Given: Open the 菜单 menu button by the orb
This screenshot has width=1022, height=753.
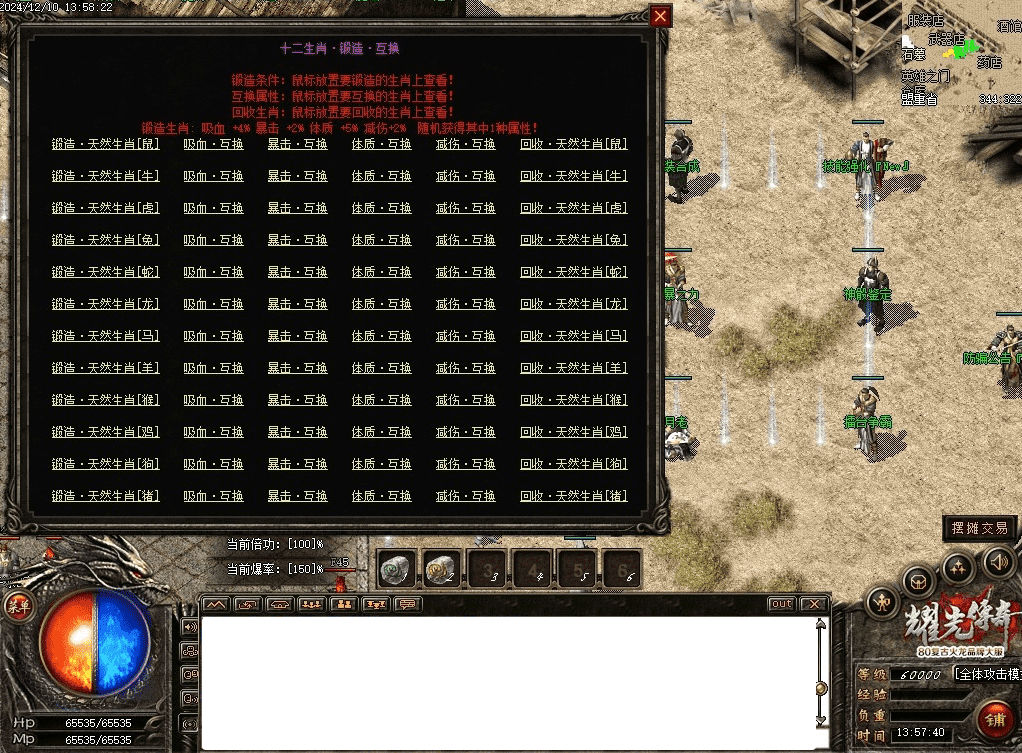Looking at the screenshot, I should tap(18, 603).
